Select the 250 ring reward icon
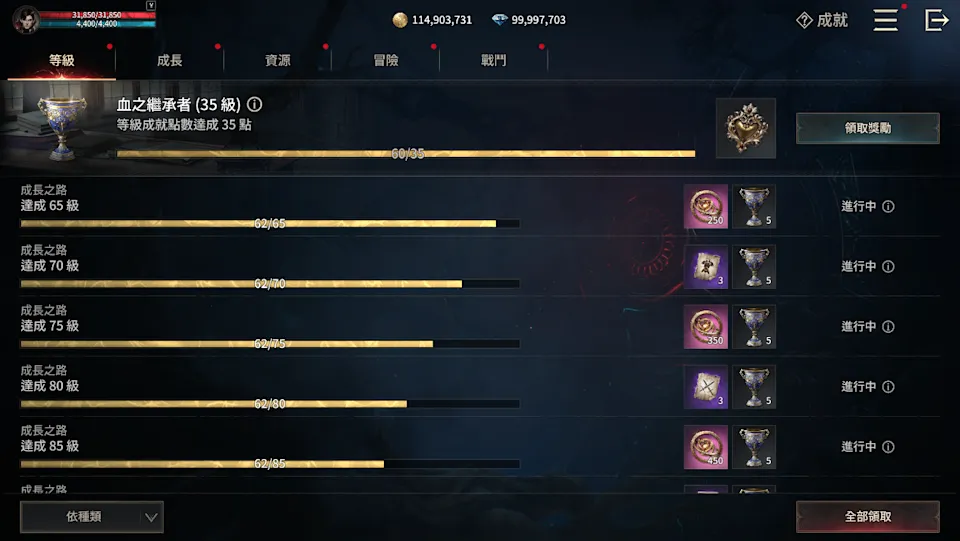Image resolution: width=960 pixels, height=541 pixels. tap(706, 207)
